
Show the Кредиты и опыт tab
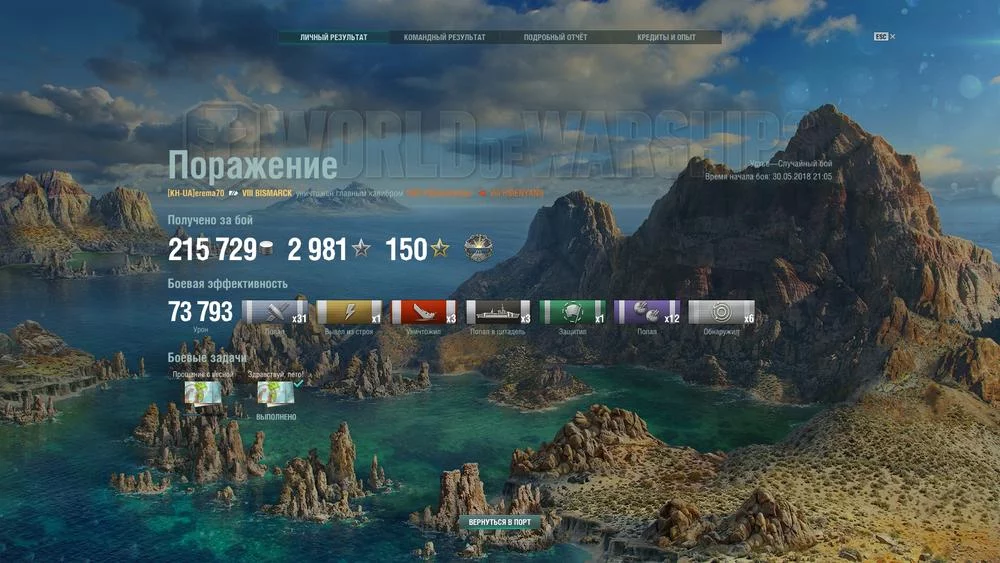(666, 38)
